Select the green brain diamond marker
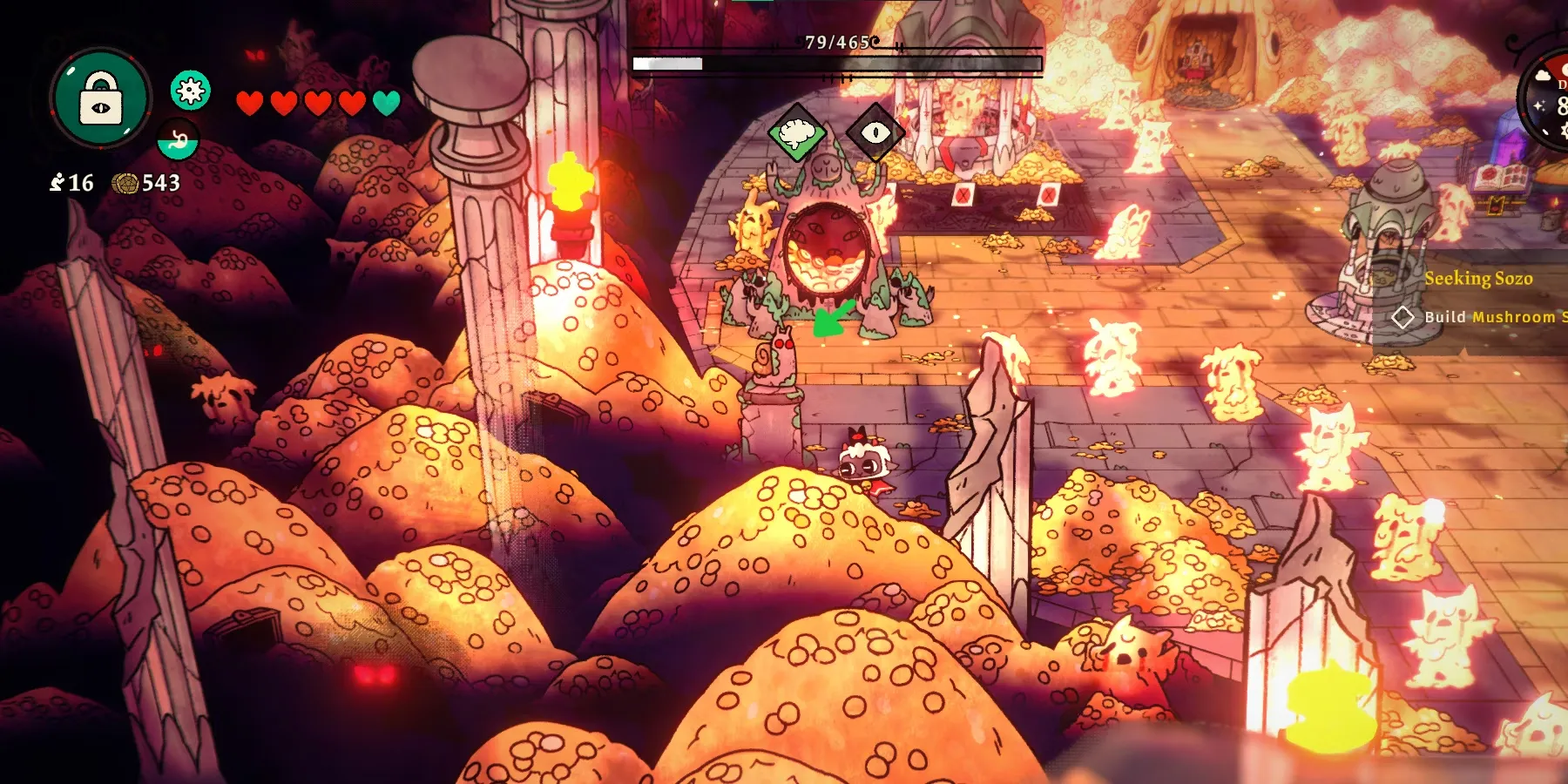Screen dimensions: 1568x784 797,133
